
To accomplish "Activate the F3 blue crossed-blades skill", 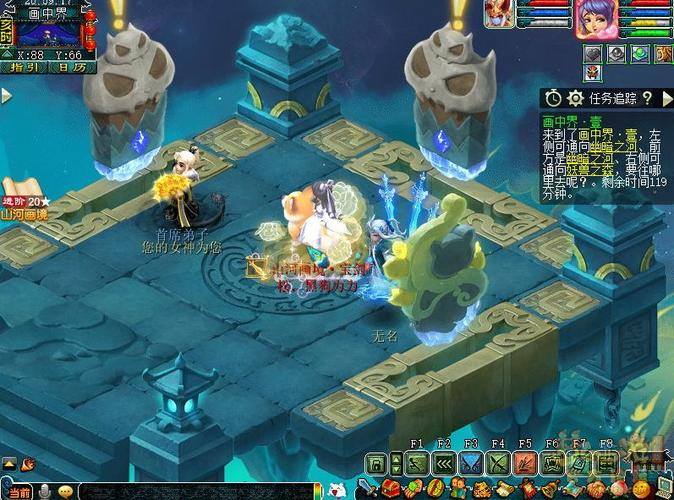I will tap(471, 463).
